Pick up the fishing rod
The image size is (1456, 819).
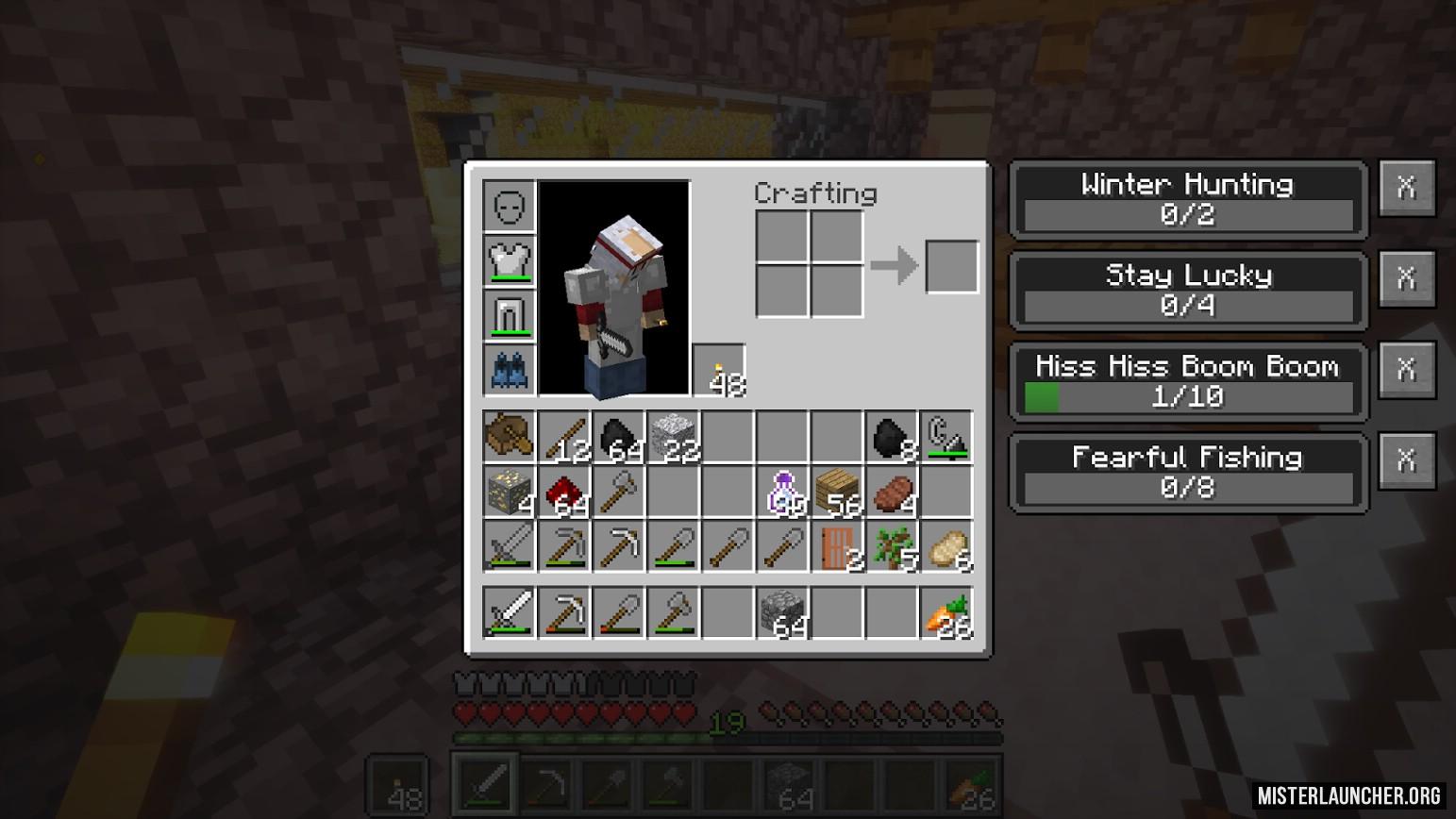[x=947, y=438]
